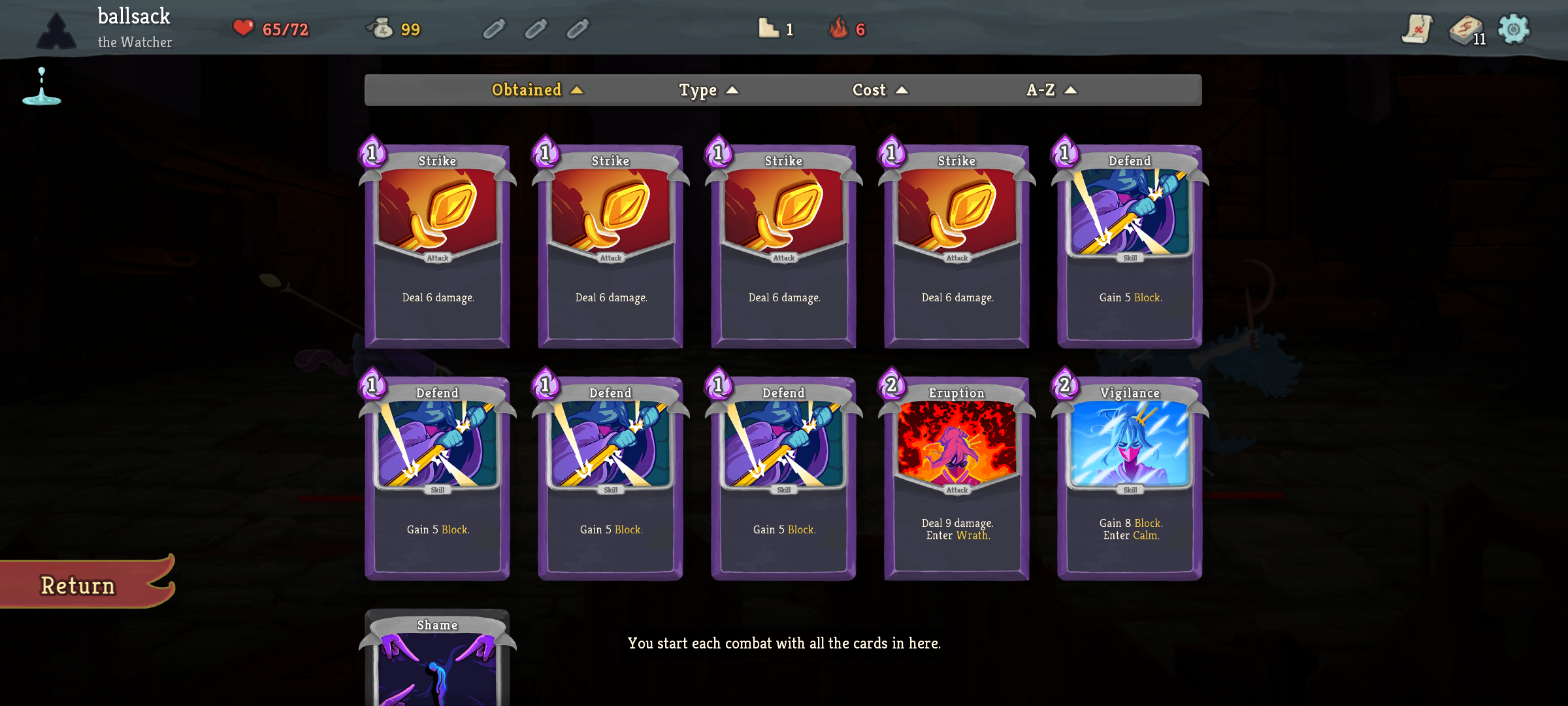This screenshot has height=706, width=1568.
Task: Click the gold pouch icon
Action: (383, 28)
